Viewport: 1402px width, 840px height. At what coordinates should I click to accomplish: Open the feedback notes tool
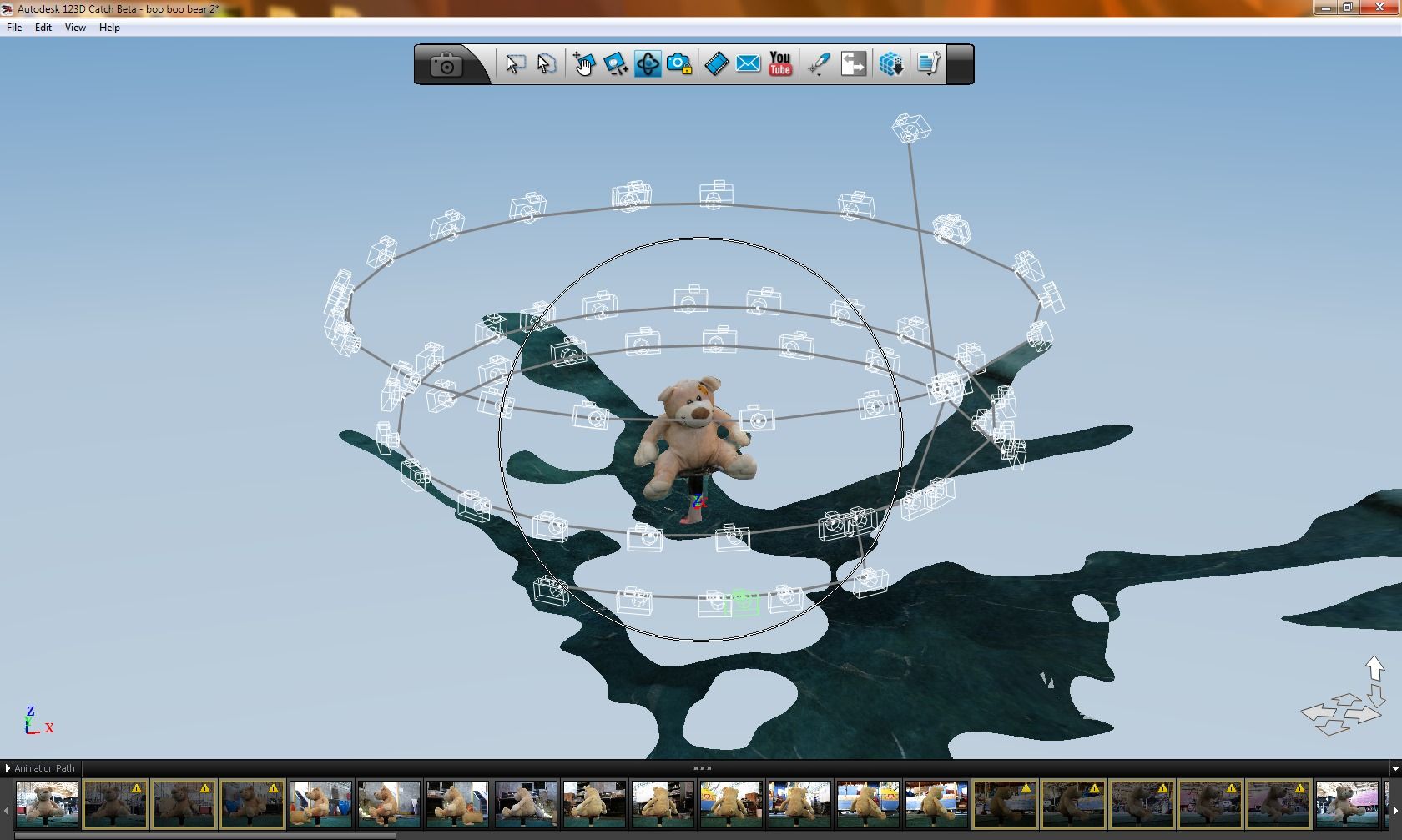tap(926, 63)
